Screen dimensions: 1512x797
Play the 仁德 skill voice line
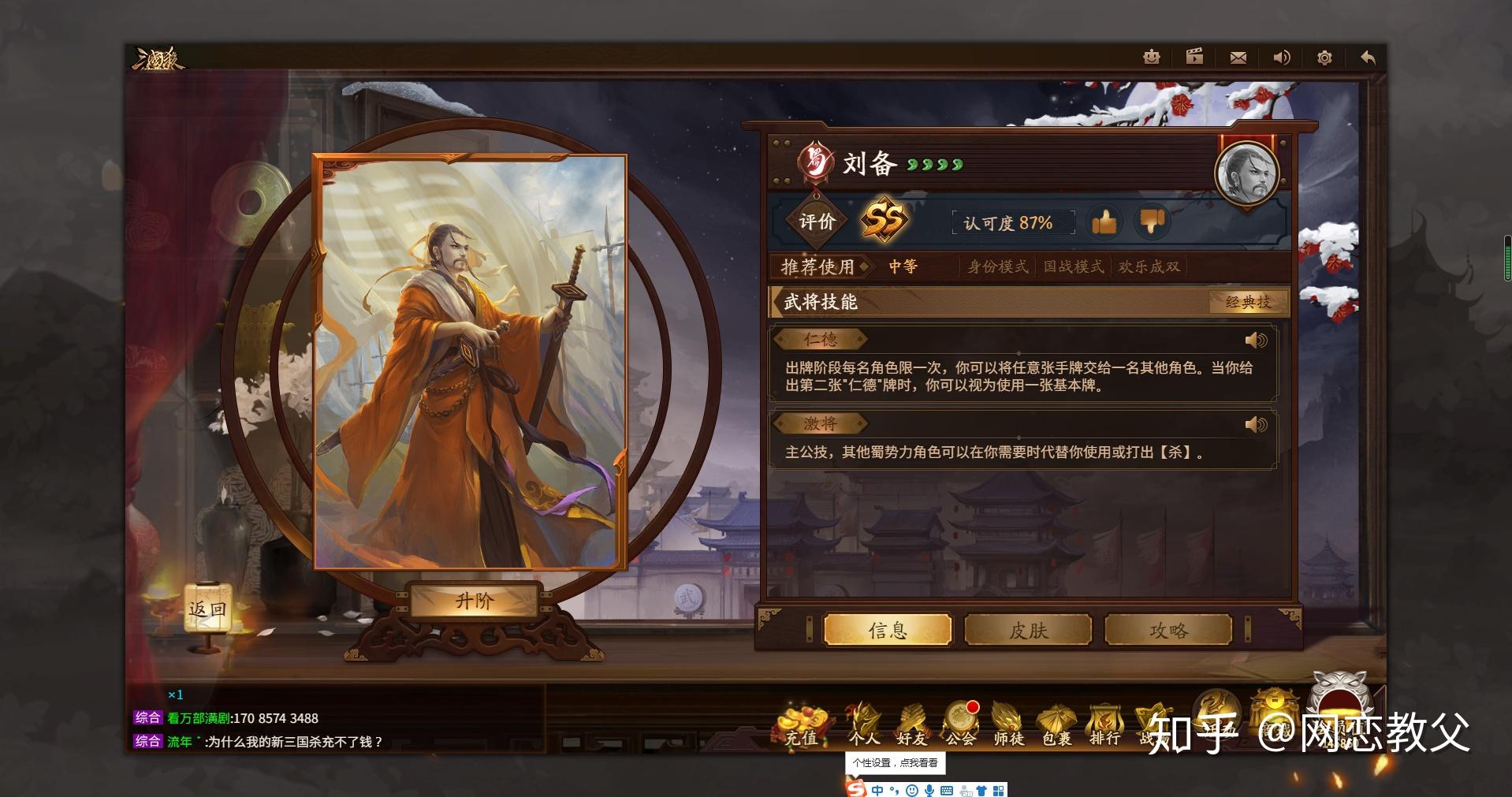[x=1255, y=341]
